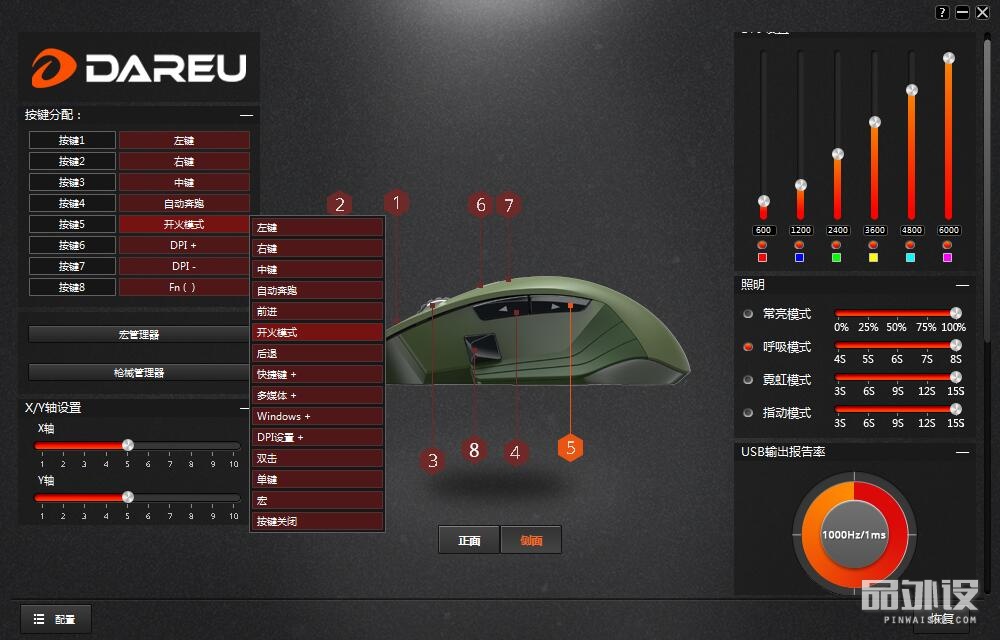Choose the 霓虹模式 lighting radio button

748,380
